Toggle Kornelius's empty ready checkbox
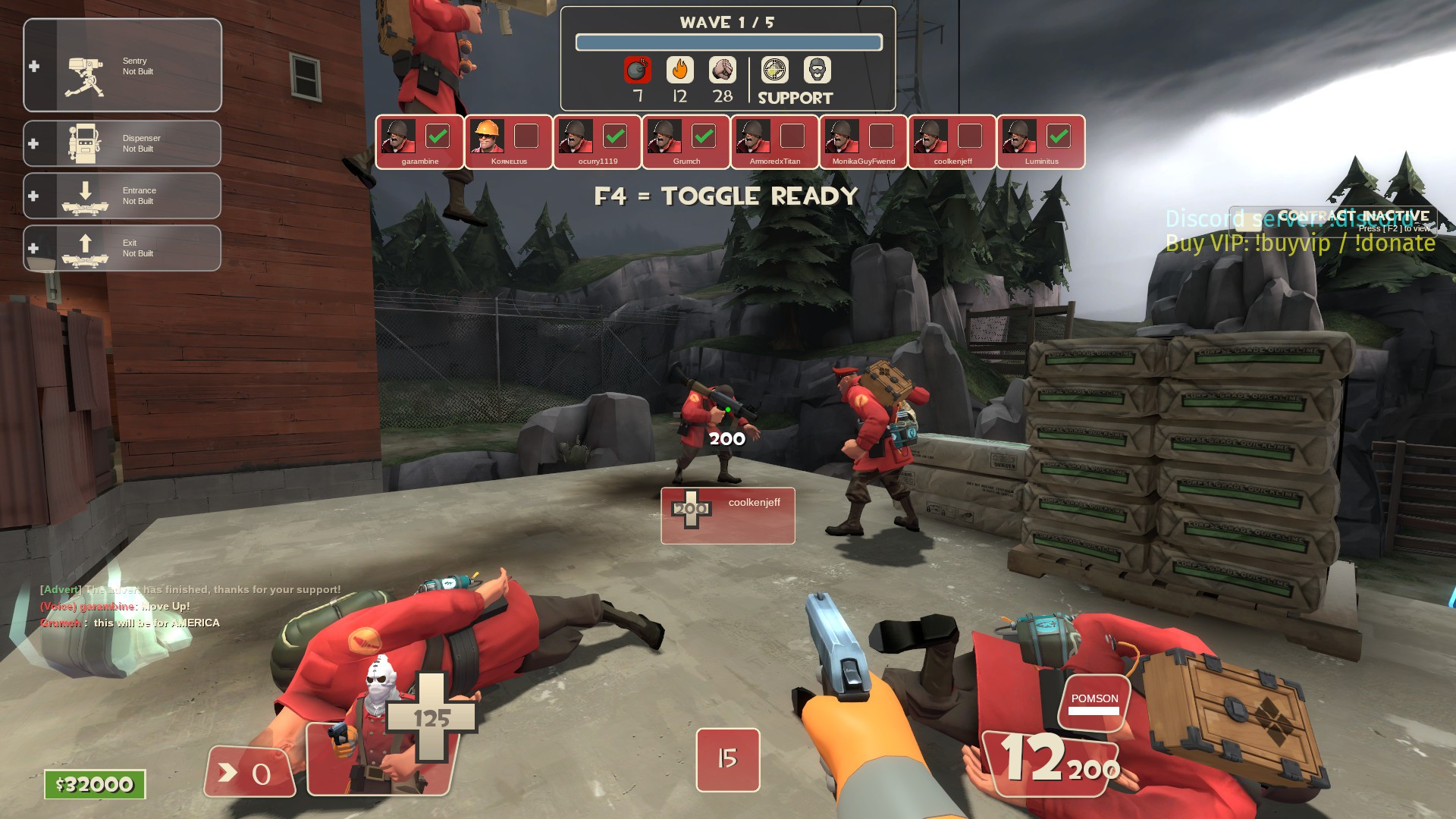The height and width of the screenshot is (819, 1456). [525, 136]
